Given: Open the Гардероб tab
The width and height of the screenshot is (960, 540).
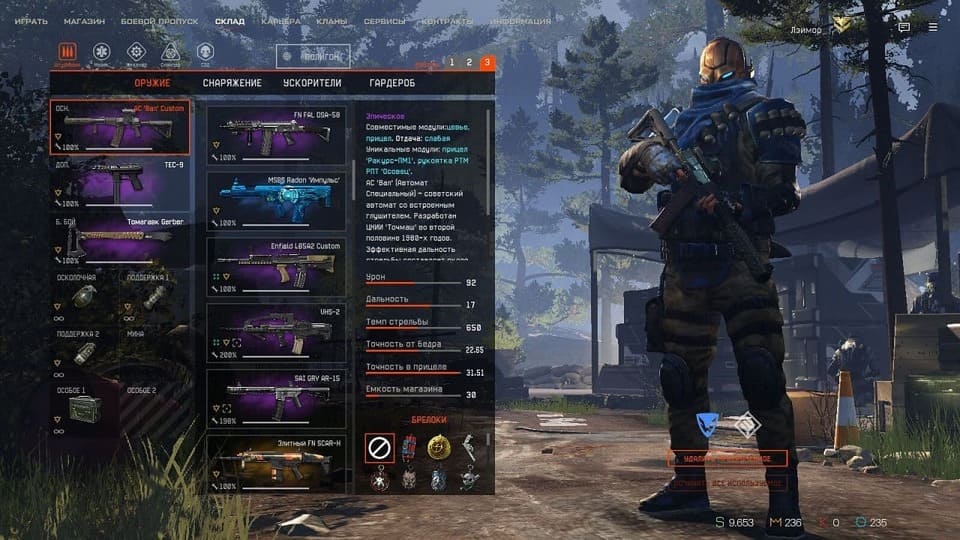Looking at the screenshot, I should pos(390,83).
